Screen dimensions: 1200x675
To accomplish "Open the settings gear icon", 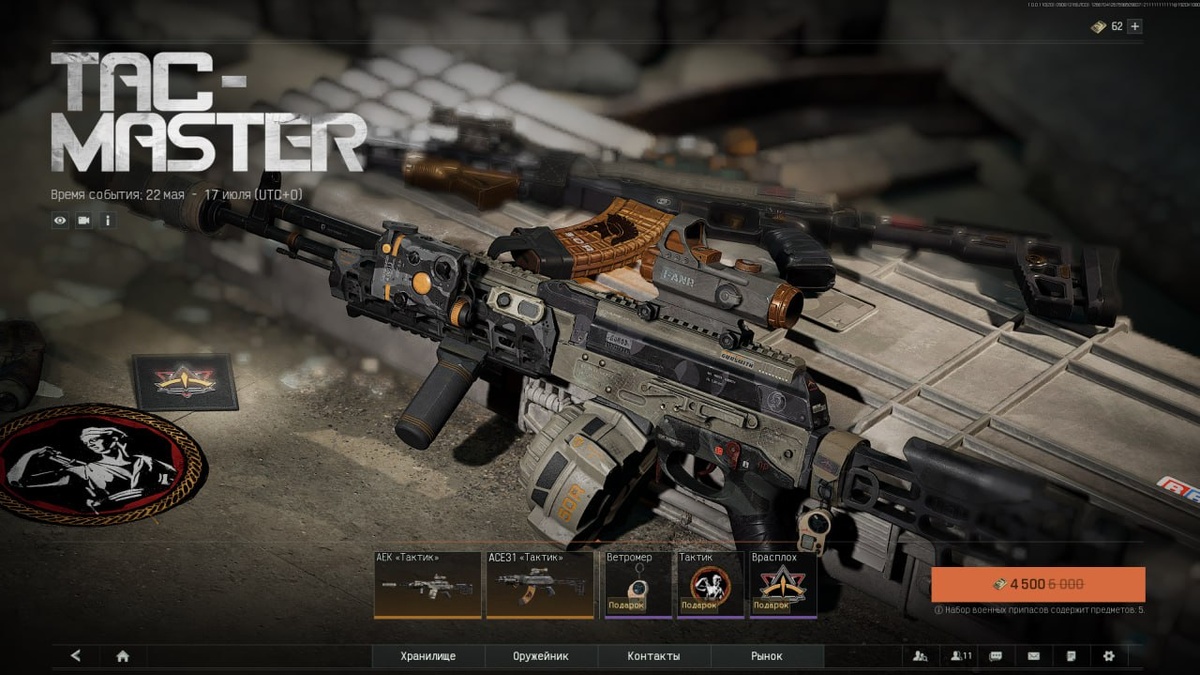I will (1108, 656).
